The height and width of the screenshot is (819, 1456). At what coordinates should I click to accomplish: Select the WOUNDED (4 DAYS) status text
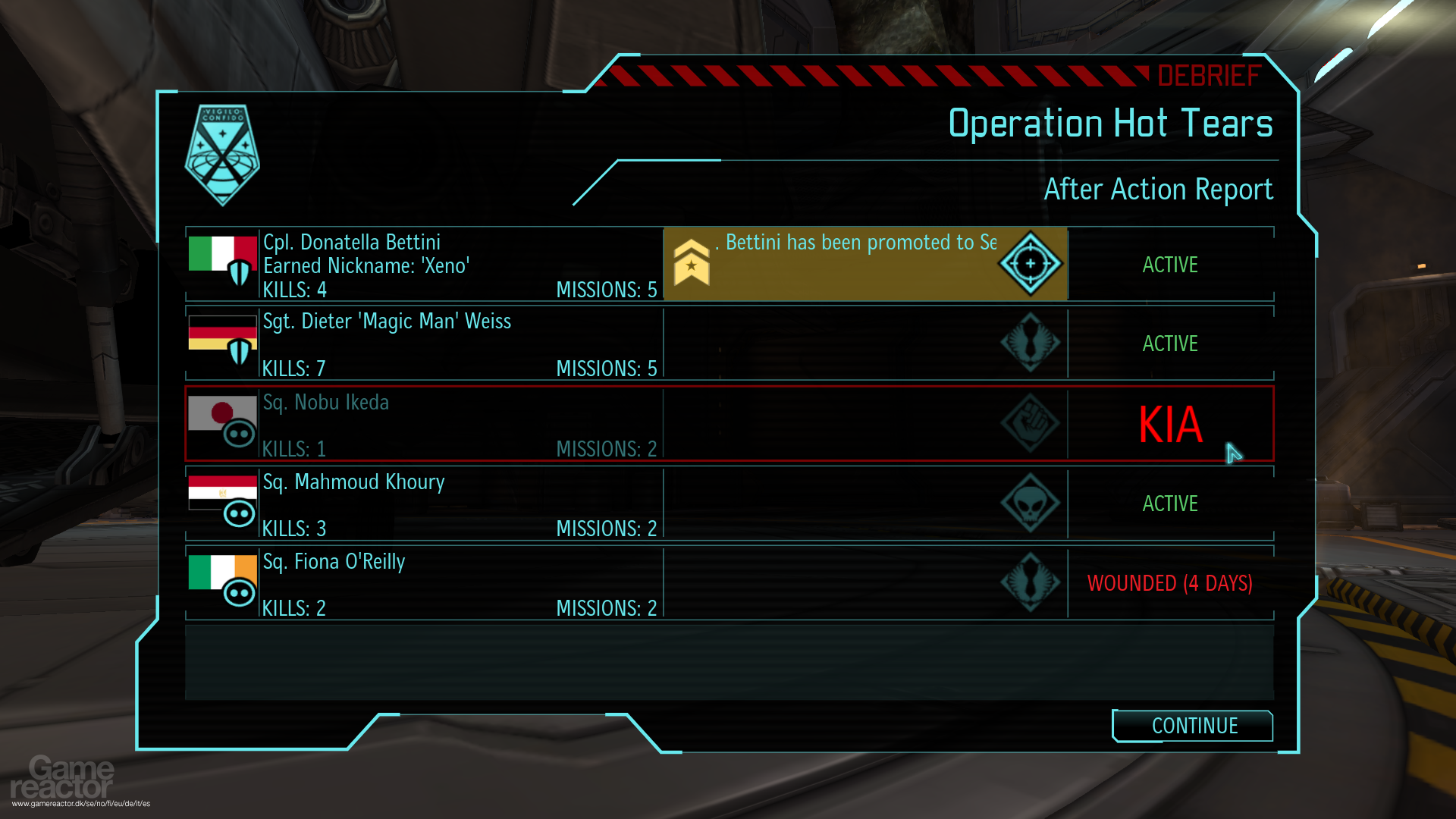[x=1170, y=583]
